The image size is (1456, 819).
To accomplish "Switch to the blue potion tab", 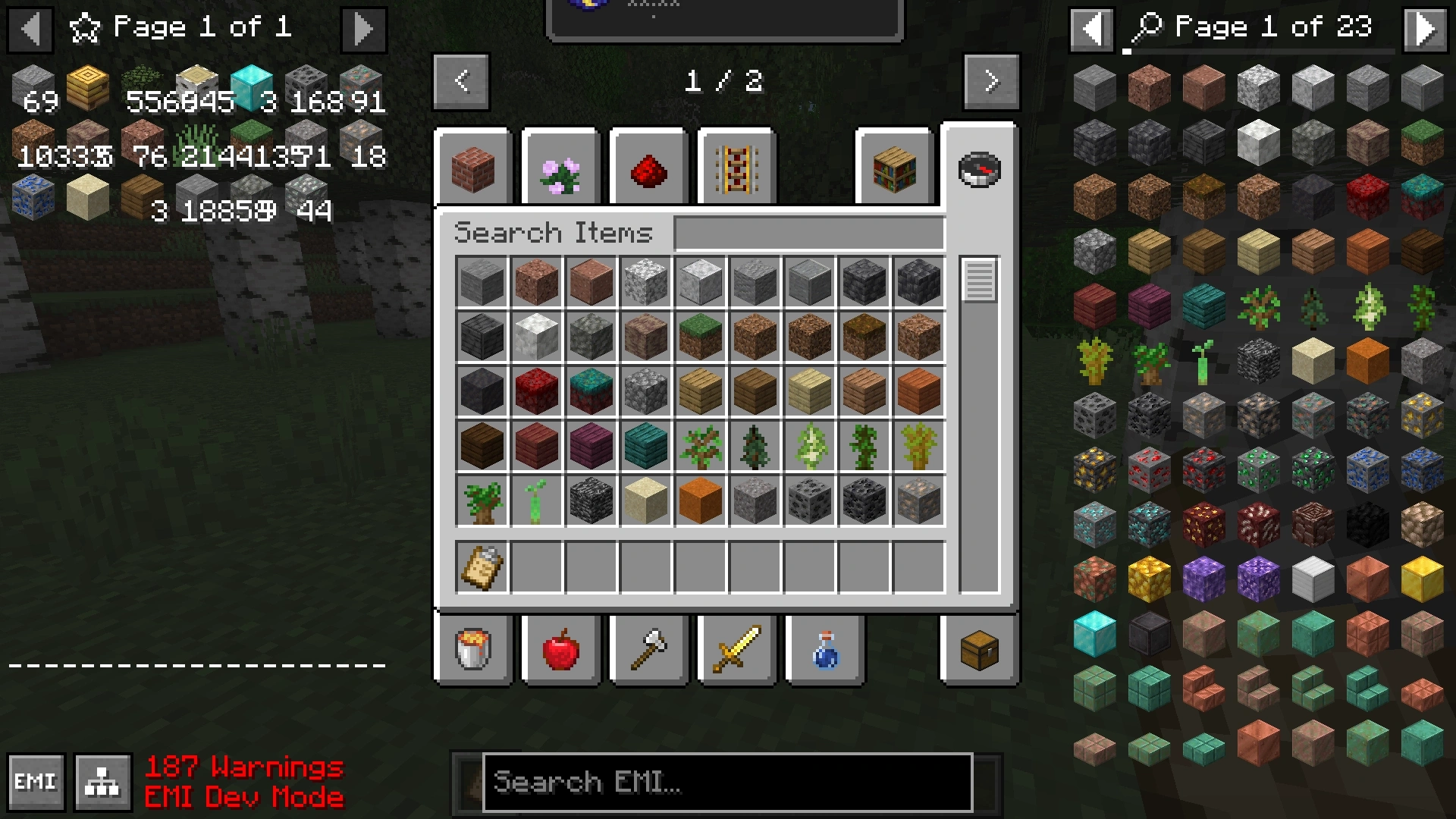I will pos(825,650).
